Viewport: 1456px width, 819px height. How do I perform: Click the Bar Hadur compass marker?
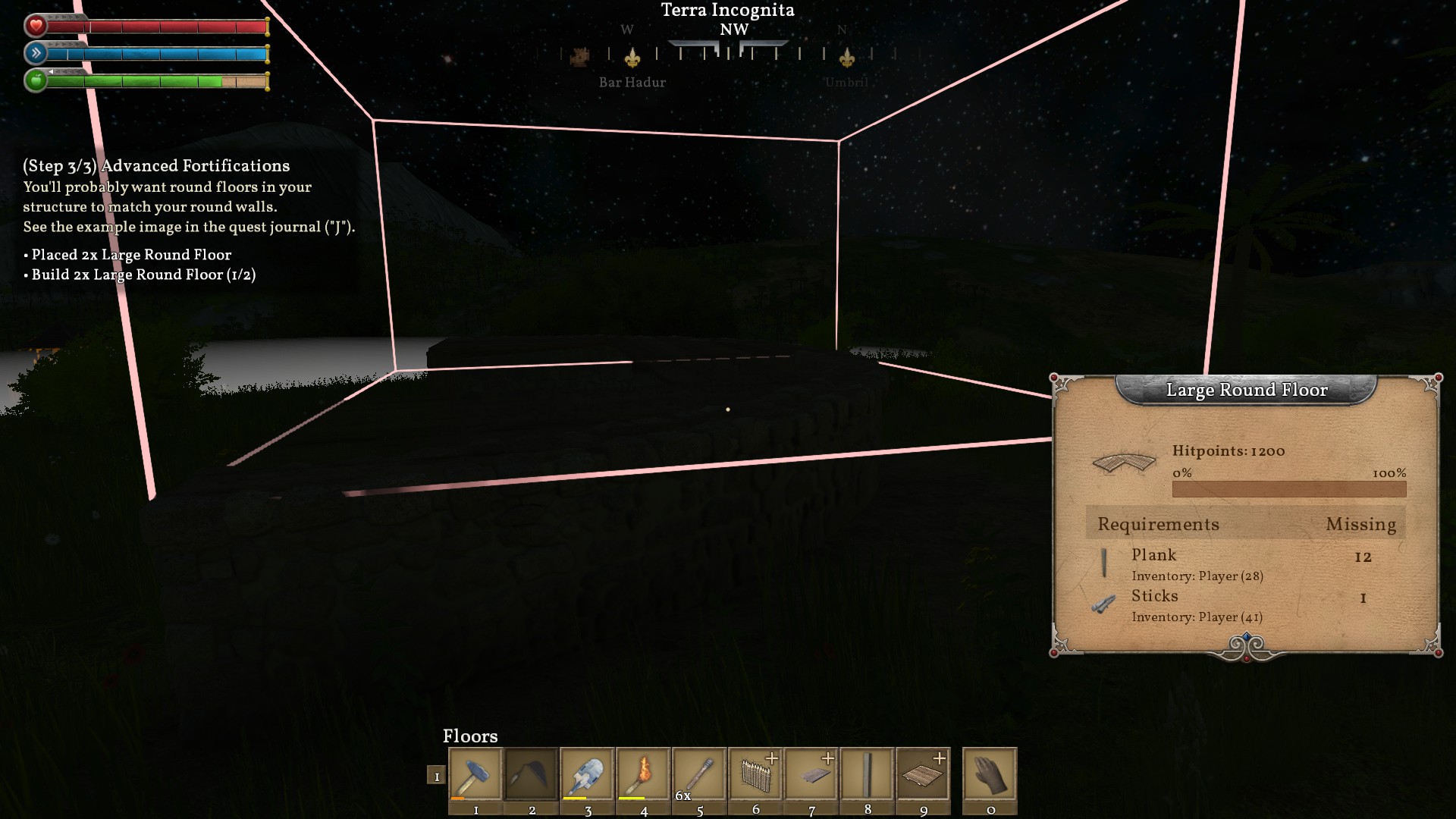[632, 59]
